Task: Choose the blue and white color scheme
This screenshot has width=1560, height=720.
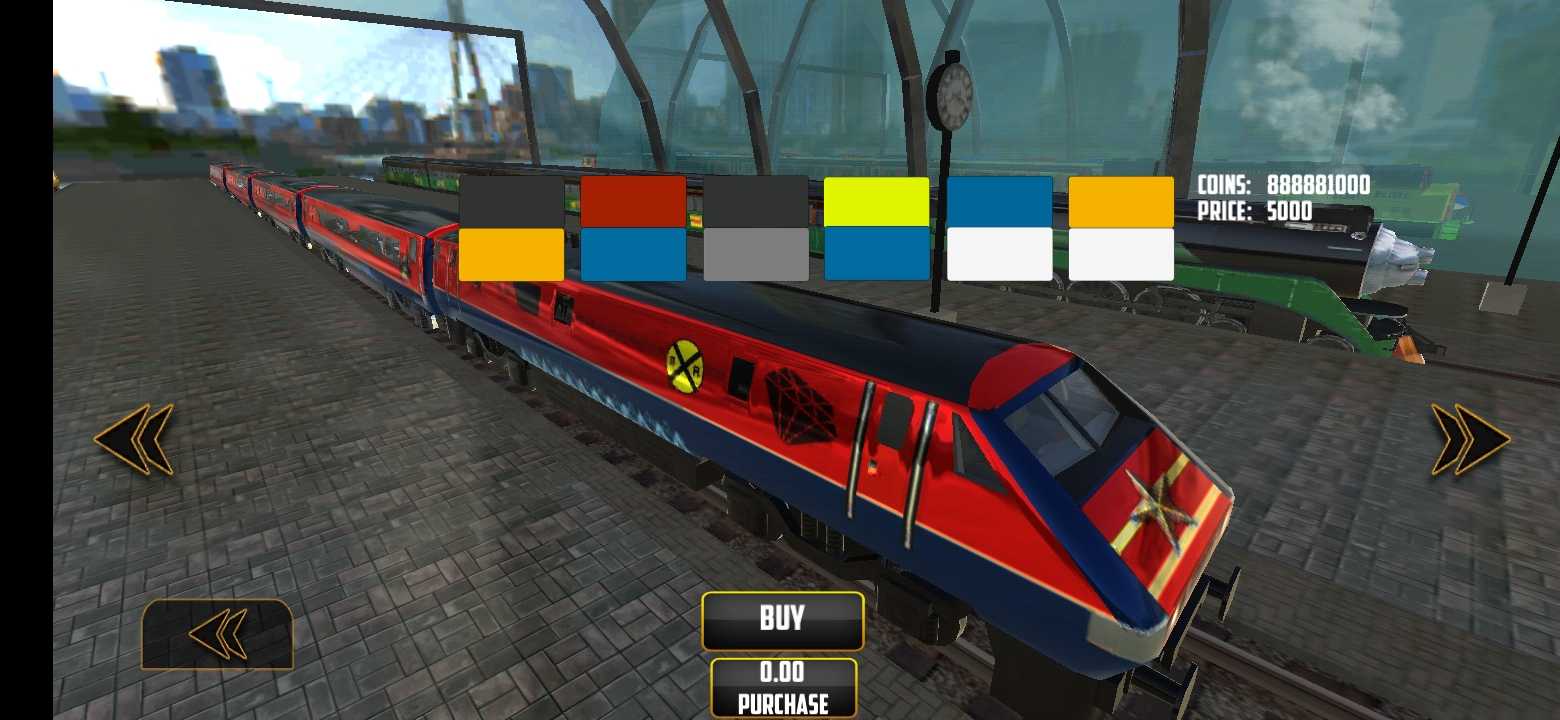Action: [x=999, y=228]
